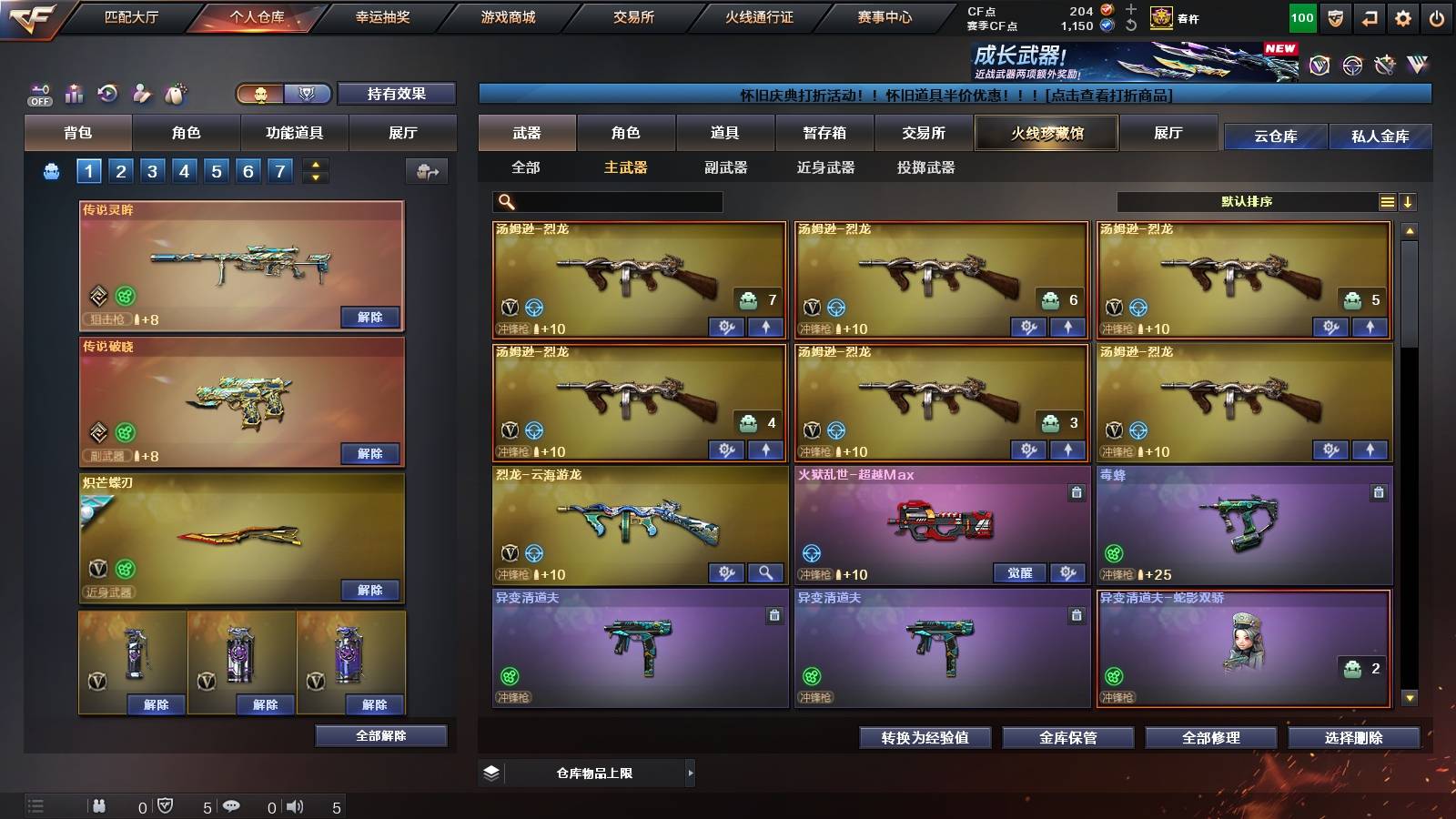Open the settings gear icon
Viewport: 1456px width, 819px height.
coord(1400,16)
